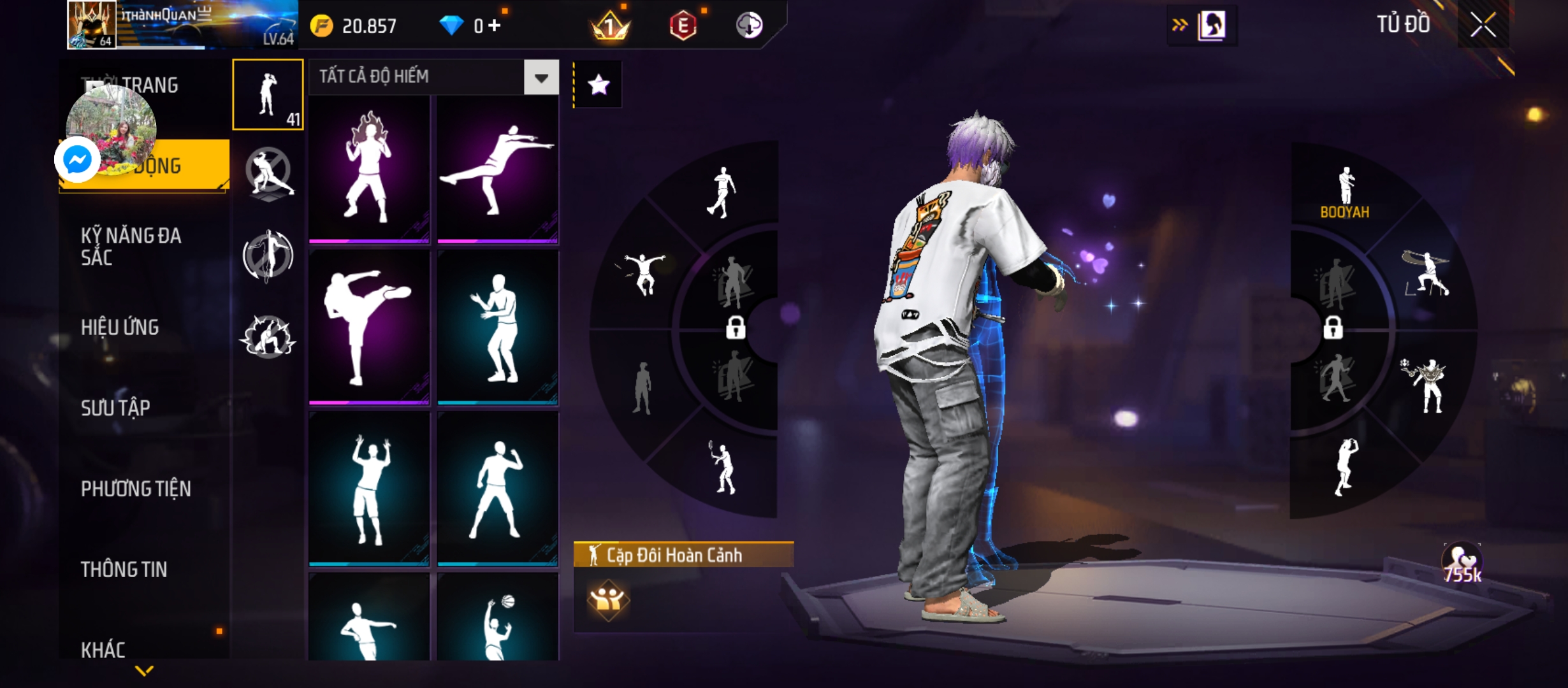Select the Phương Tiện category
This screenshot has width=1568, height=688.
[136, 489]
